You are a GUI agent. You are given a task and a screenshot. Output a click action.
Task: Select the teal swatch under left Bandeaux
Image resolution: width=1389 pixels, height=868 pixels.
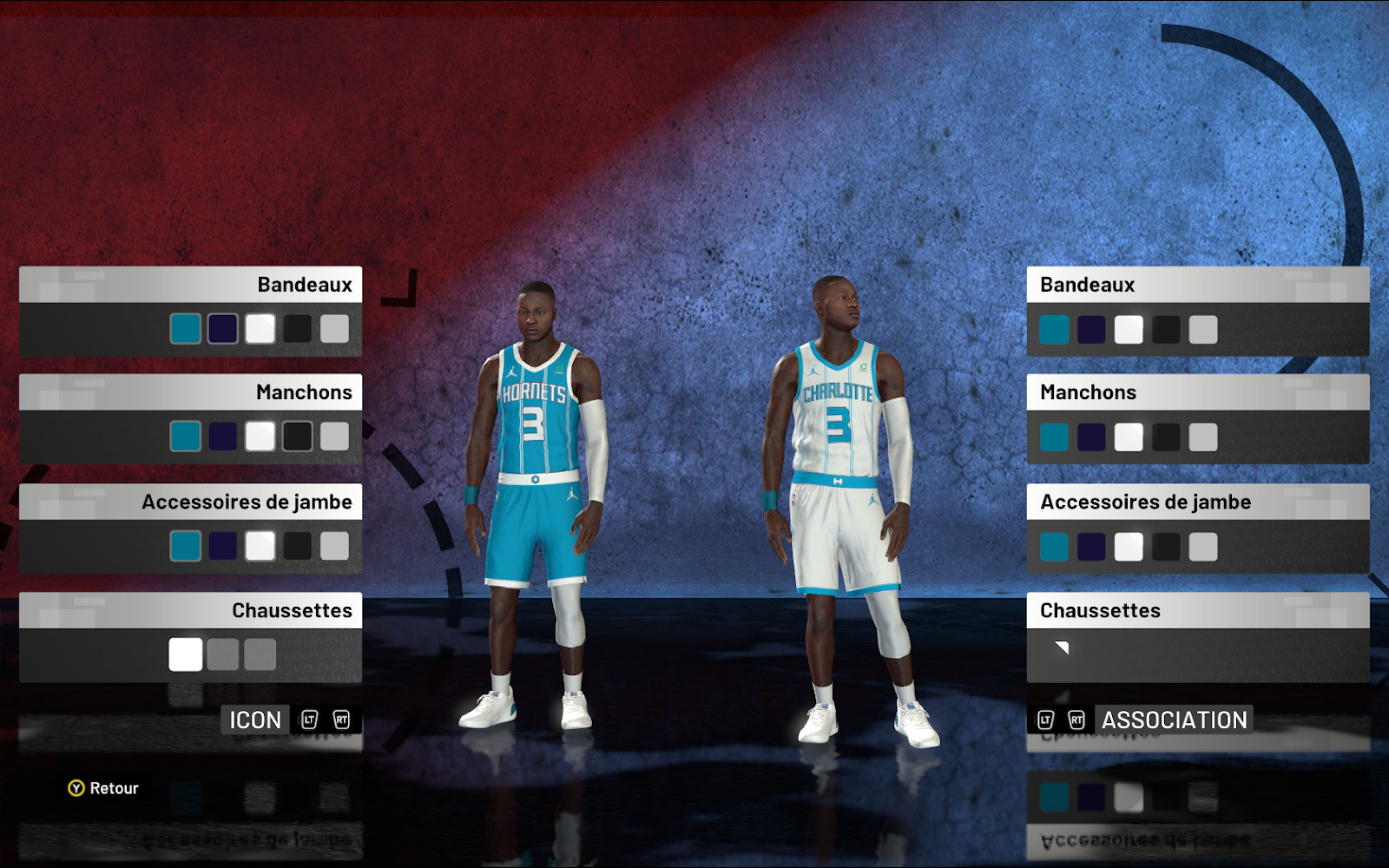(x=185, y=328)
